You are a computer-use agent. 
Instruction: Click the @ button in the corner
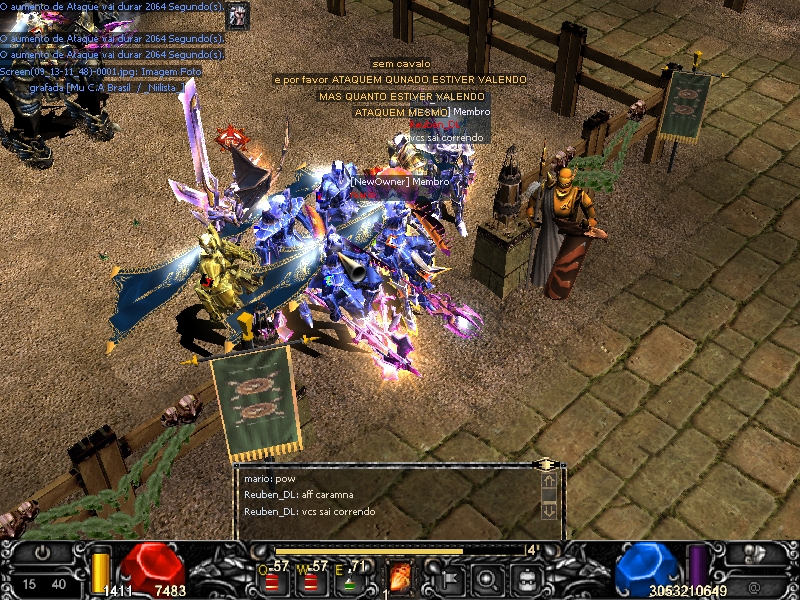[754, 583]
